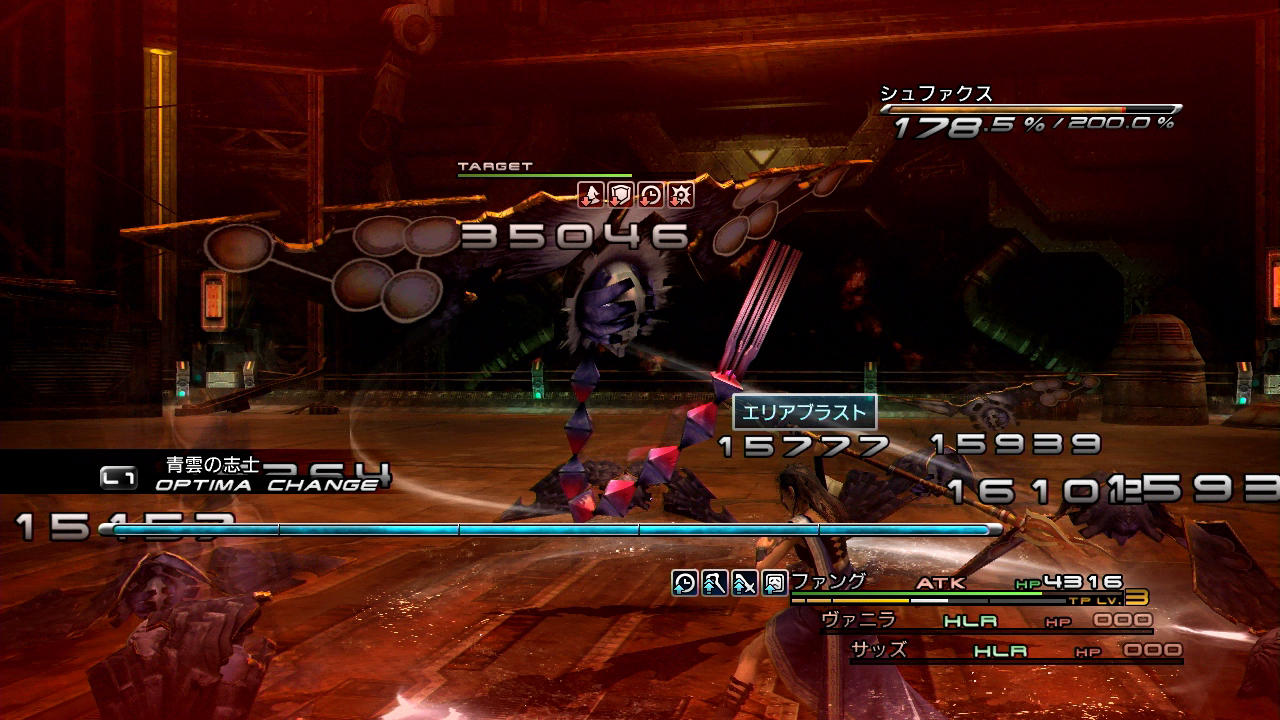
Task: Select Fang's Haste buff icon
Action: [685, 583]
